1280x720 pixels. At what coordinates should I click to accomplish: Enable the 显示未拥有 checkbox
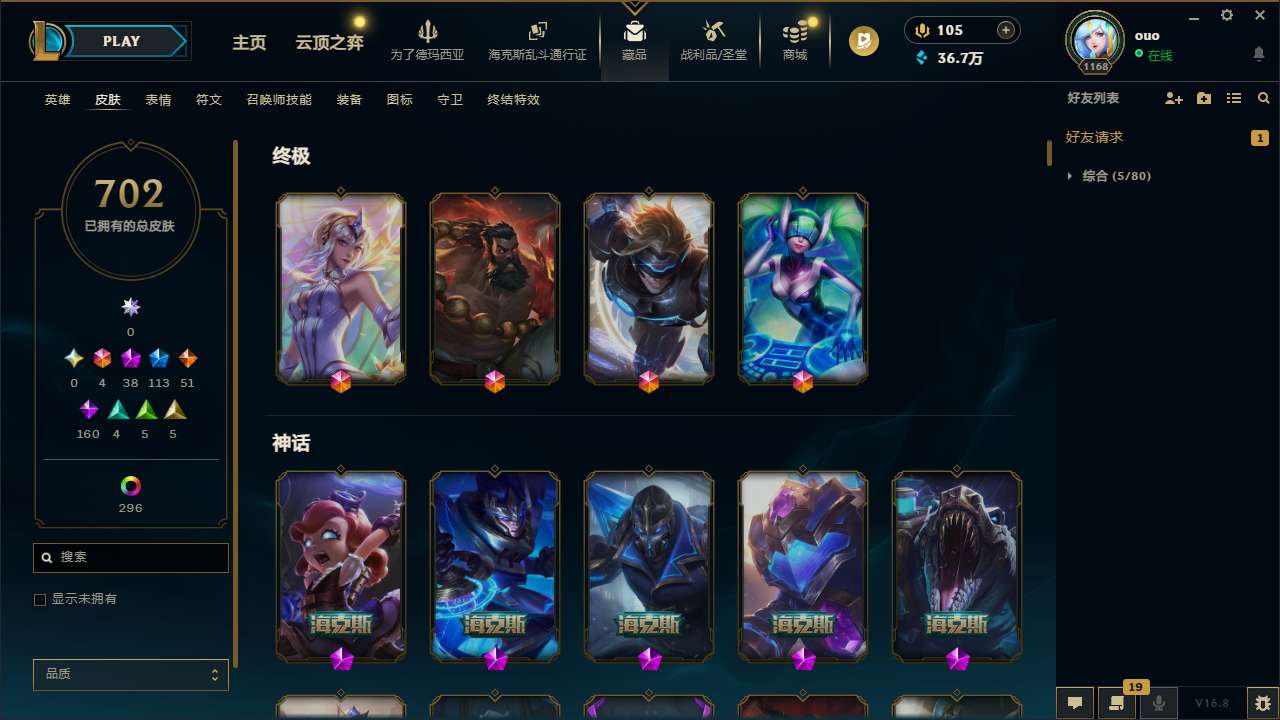tap(40, 599)
